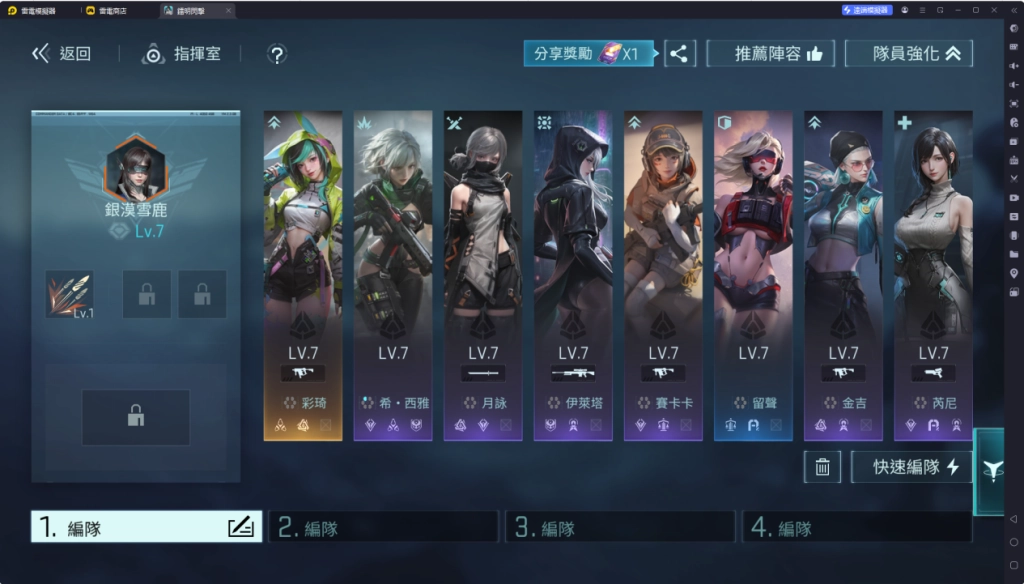Pick the 金吉 character card
1024x584 pixels.
tap(843, 275)
